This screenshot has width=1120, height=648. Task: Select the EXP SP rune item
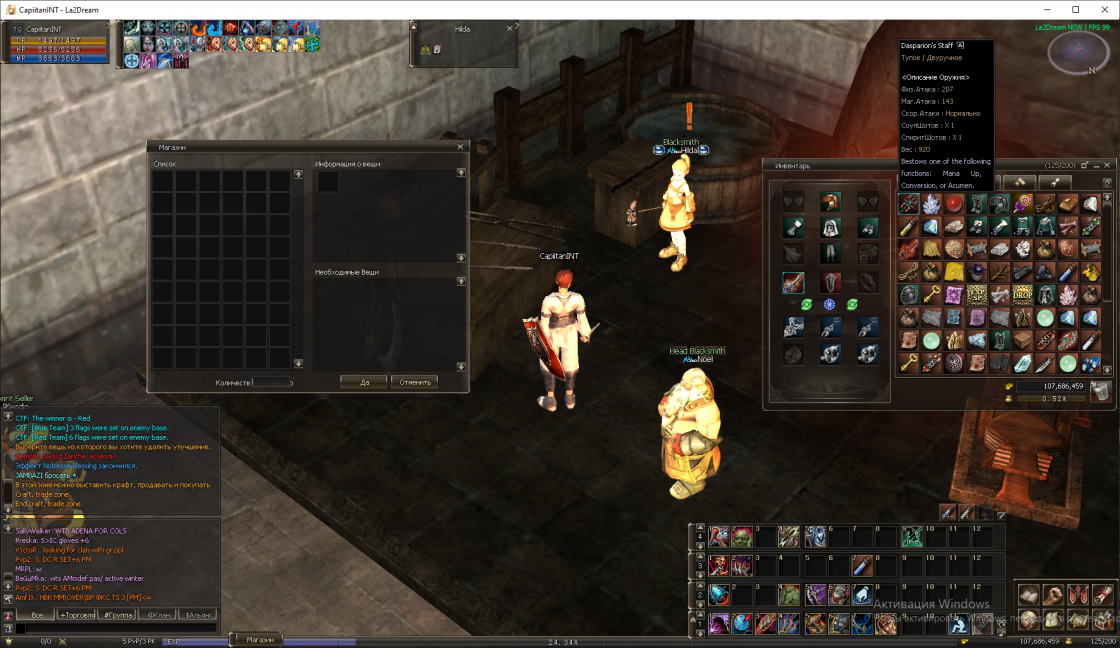tap(977, 294)
